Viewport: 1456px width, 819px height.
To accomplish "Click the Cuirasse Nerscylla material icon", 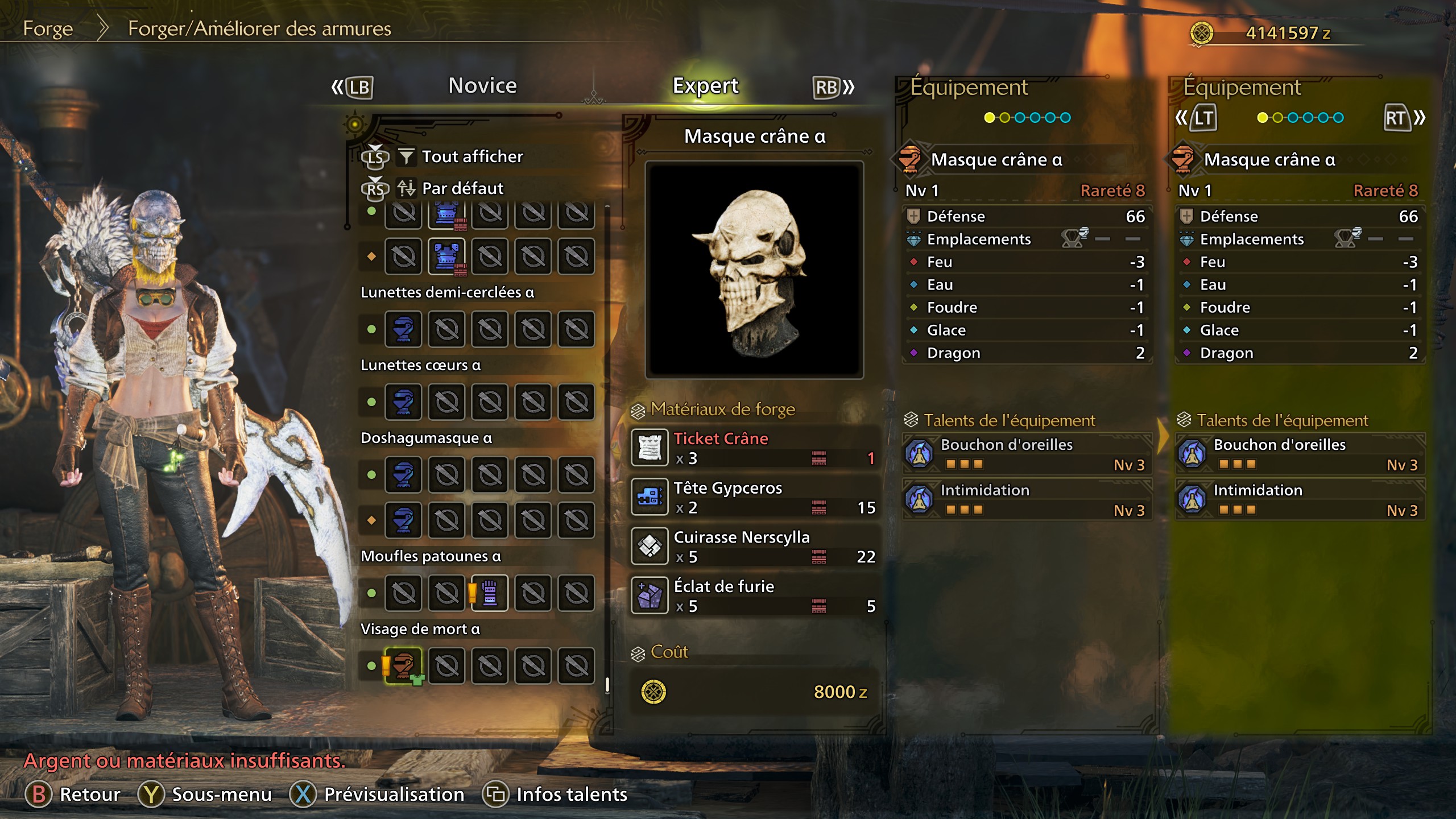I will (650, 546).
